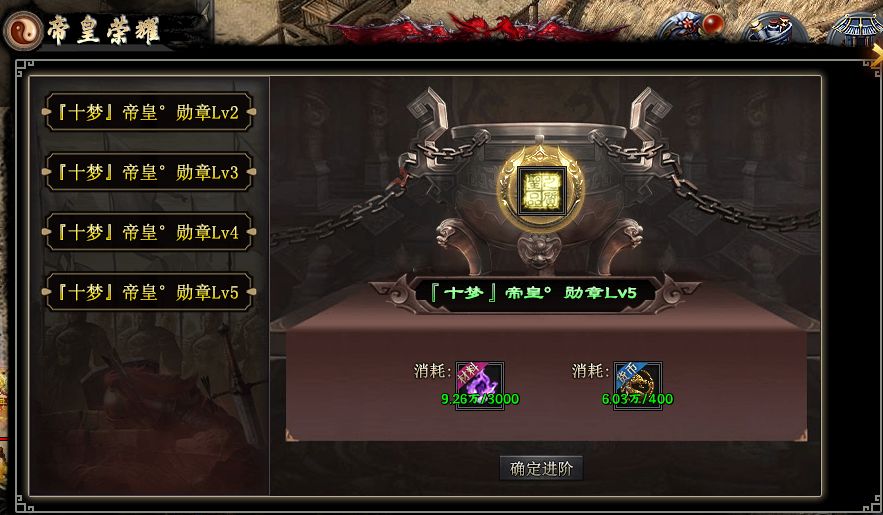Switch to the 帝皇°勋章Lv3 entry
883x515 pixels.
coord(149,173)
